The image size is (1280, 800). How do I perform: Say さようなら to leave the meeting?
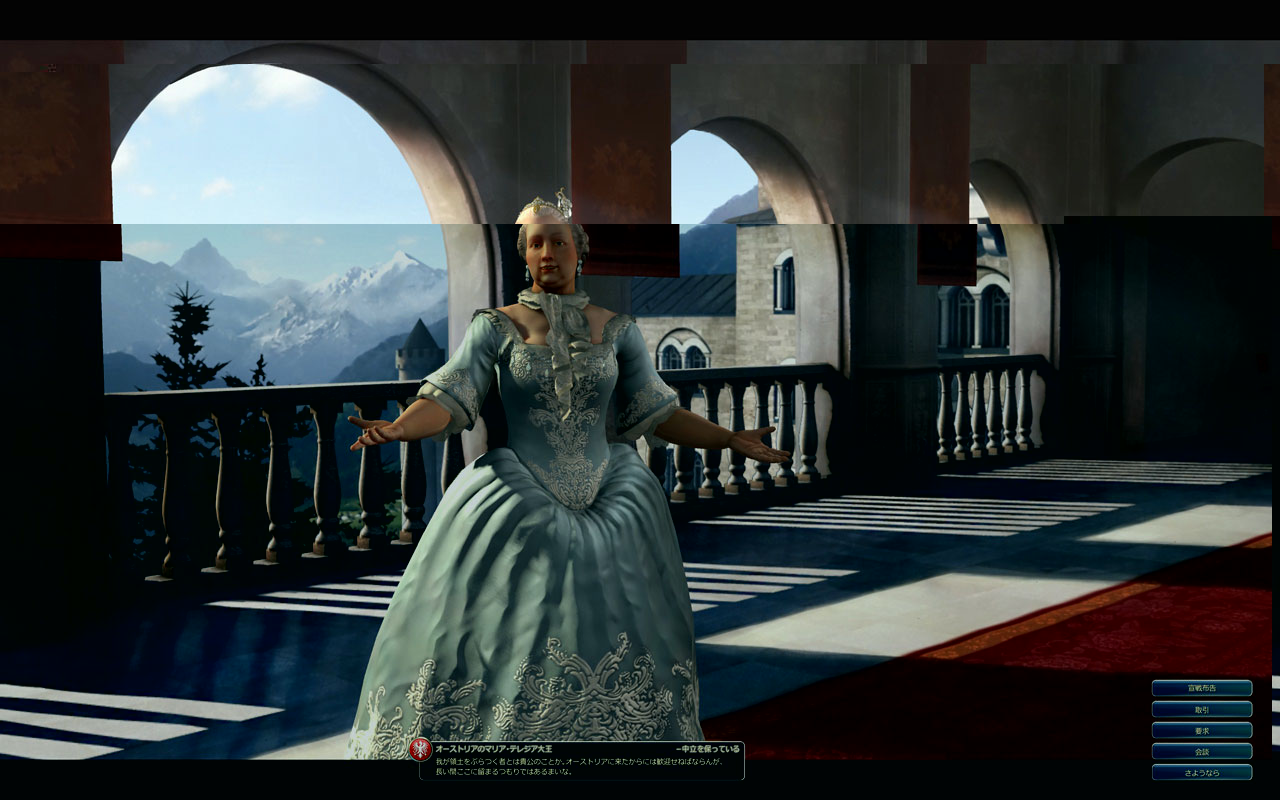click(x=1201, y=772)
